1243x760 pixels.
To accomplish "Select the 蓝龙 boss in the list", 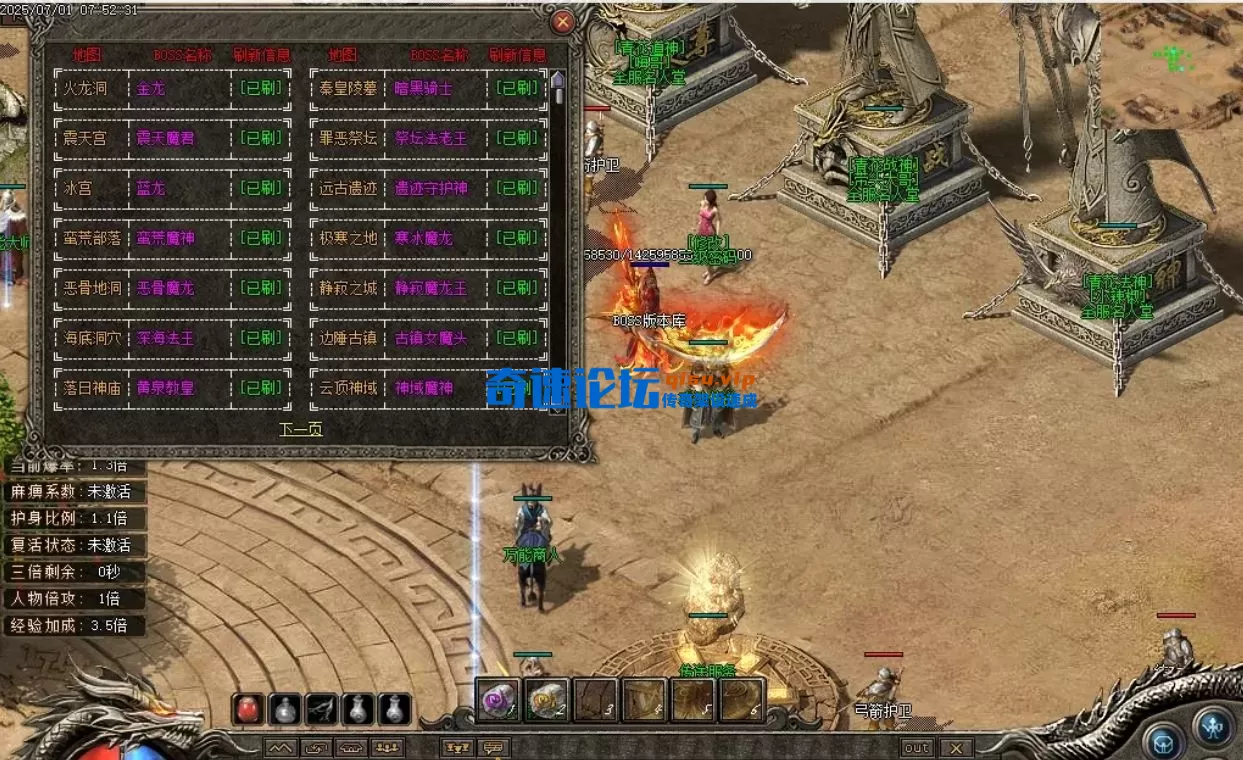I will tap(151, 188).
